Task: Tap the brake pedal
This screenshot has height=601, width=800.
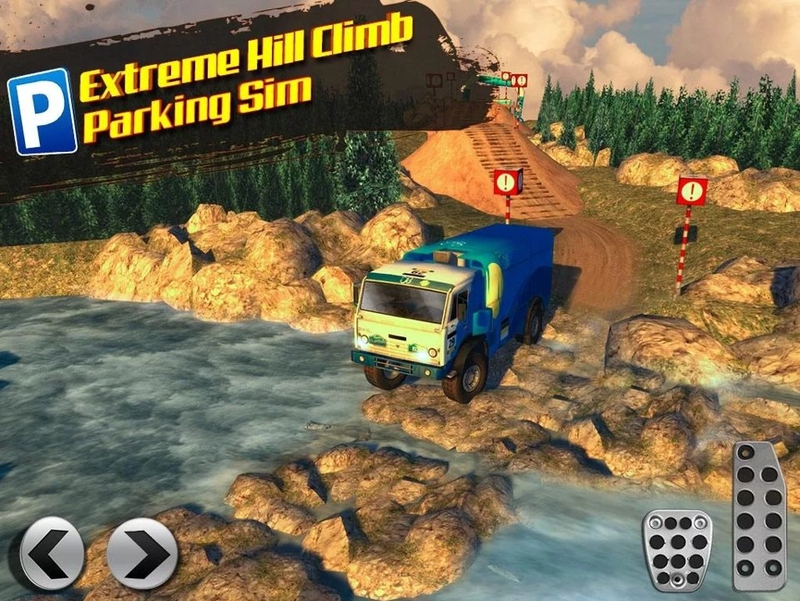Action: 677,549
